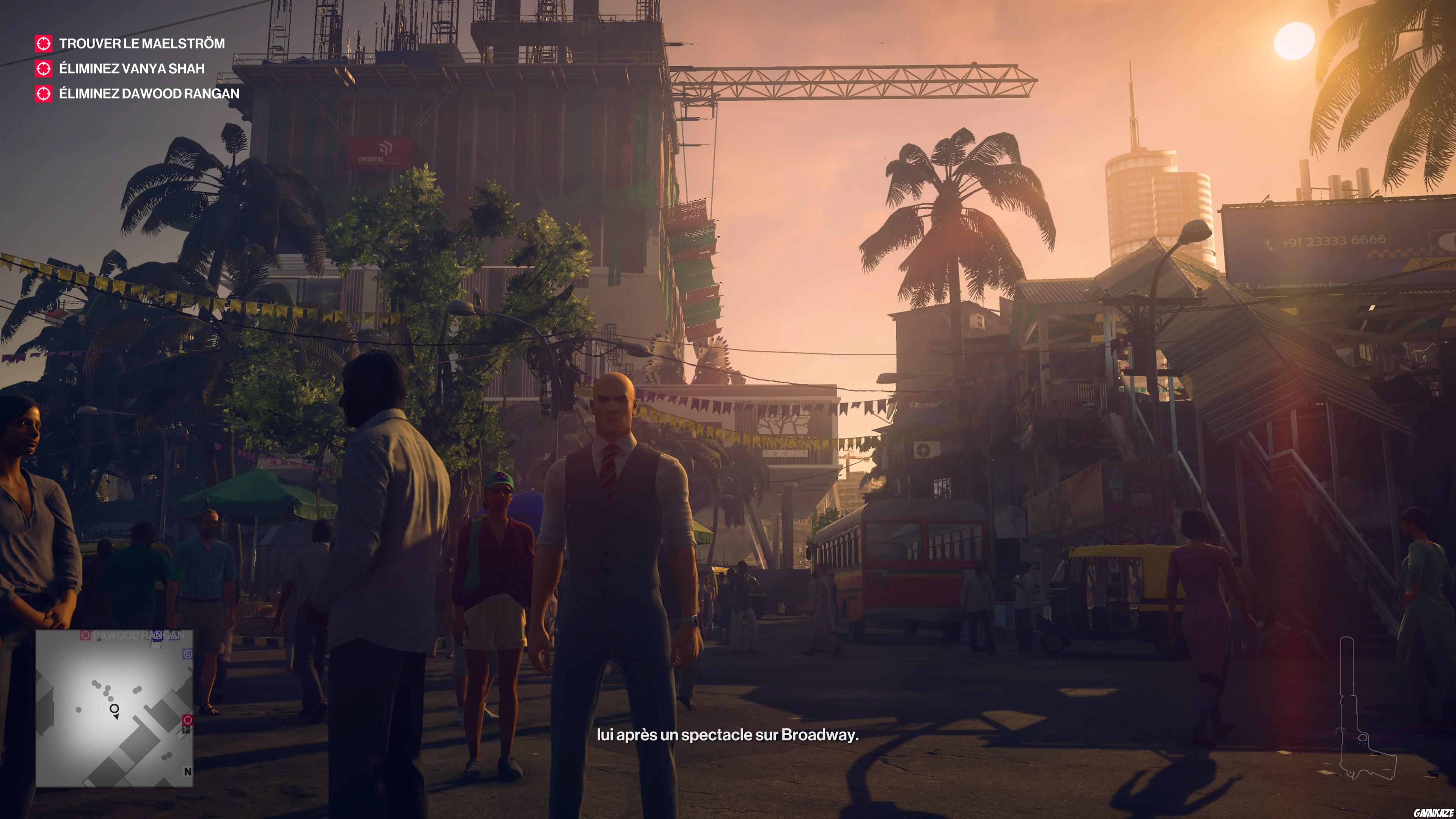The image size is (1456, 819).
Task: Select the stairs icon on the minimap edge
Action: pyautogui.click(x=185, y=730)
